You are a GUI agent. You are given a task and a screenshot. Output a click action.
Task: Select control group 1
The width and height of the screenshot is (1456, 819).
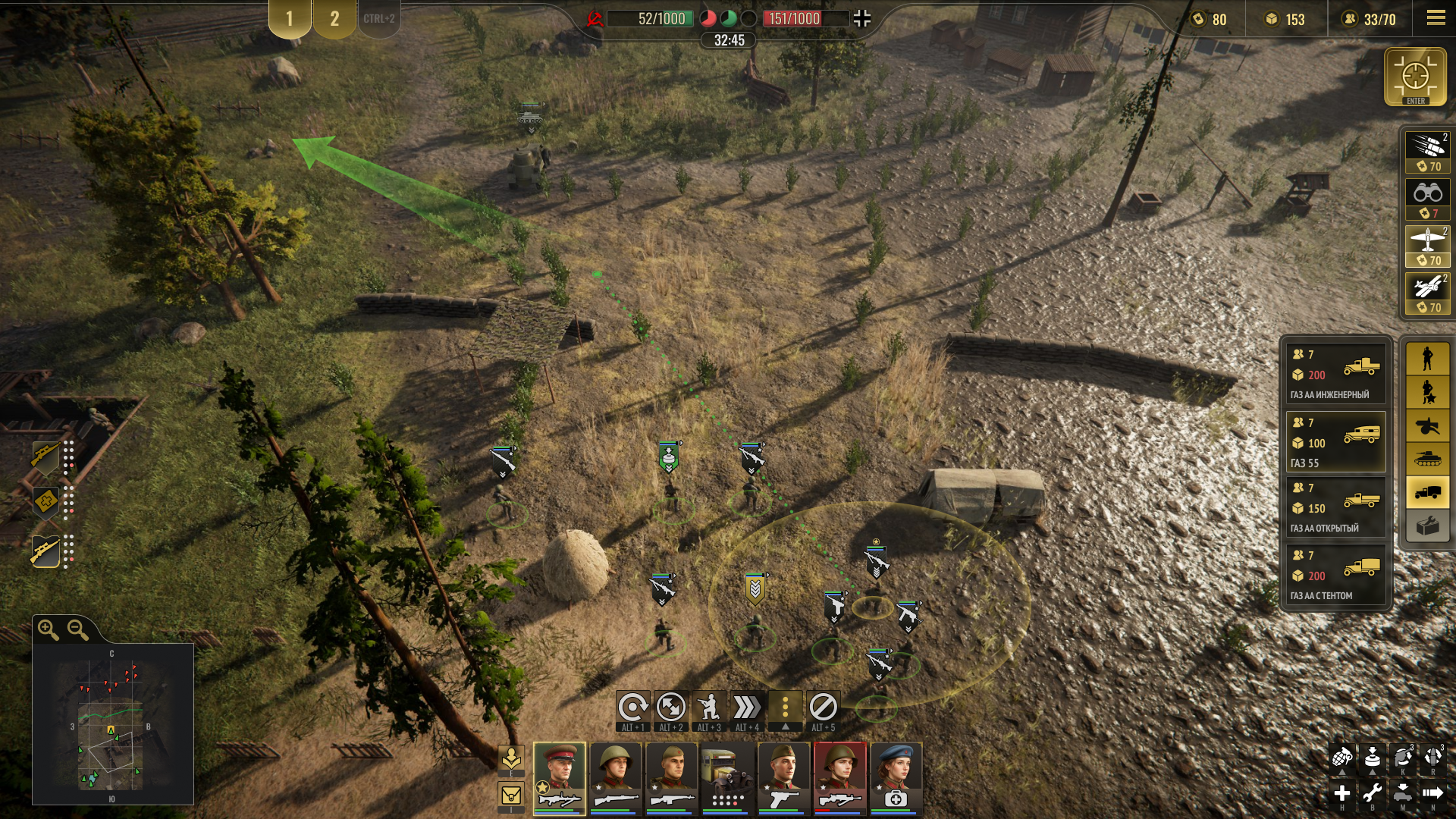tap(289, 19)
